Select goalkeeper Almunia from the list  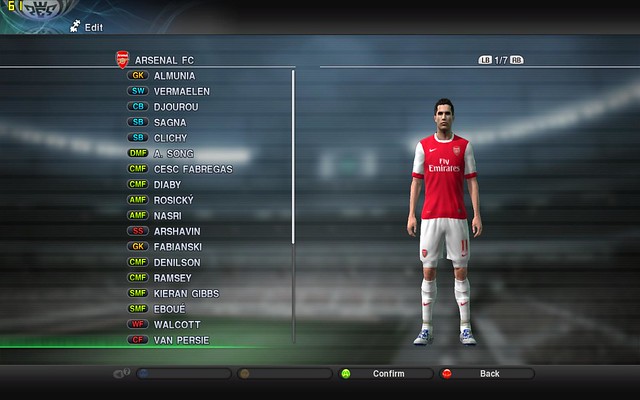(174, 76)
